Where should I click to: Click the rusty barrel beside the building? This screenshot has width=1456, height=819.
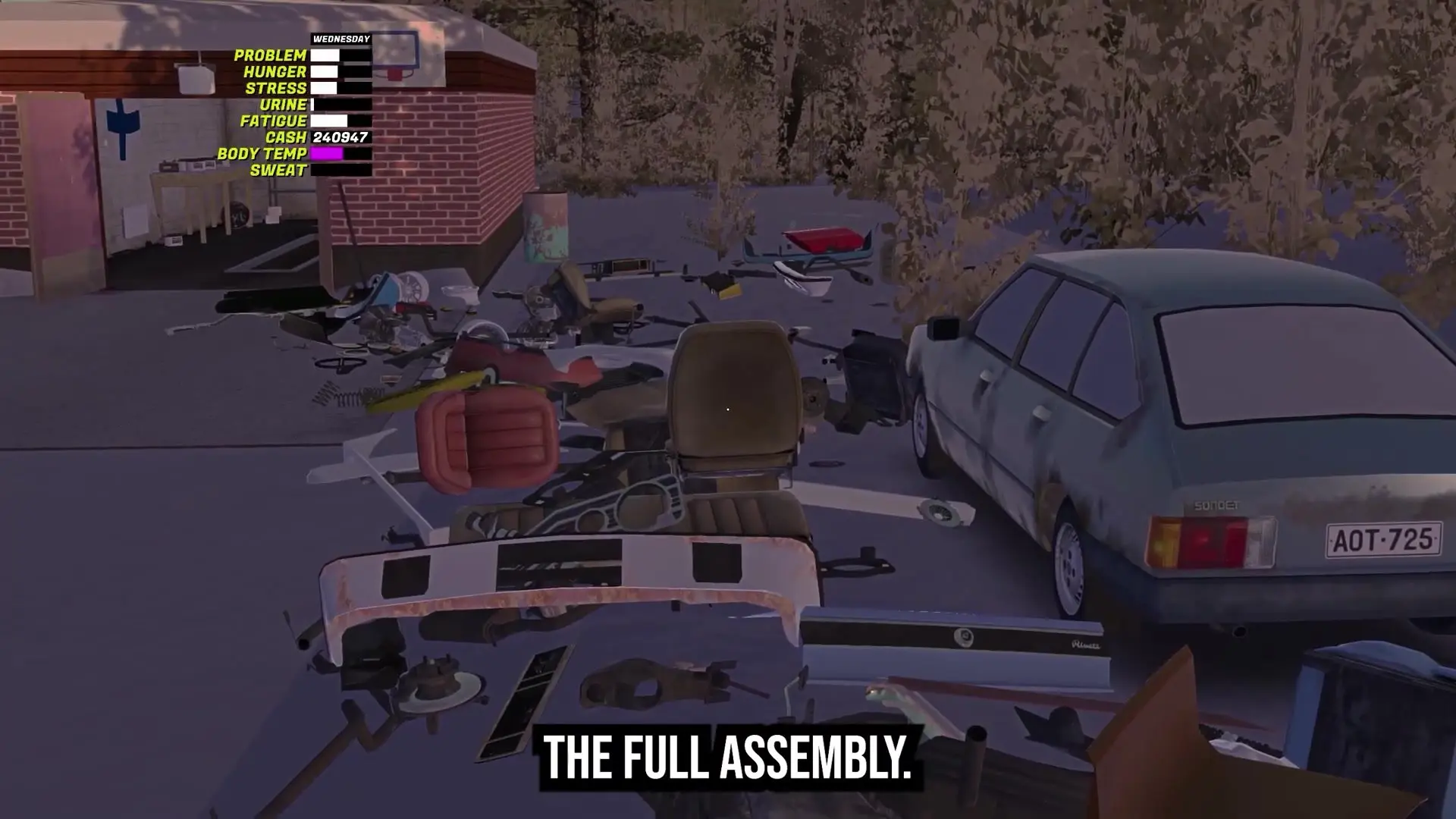(547, 226)
